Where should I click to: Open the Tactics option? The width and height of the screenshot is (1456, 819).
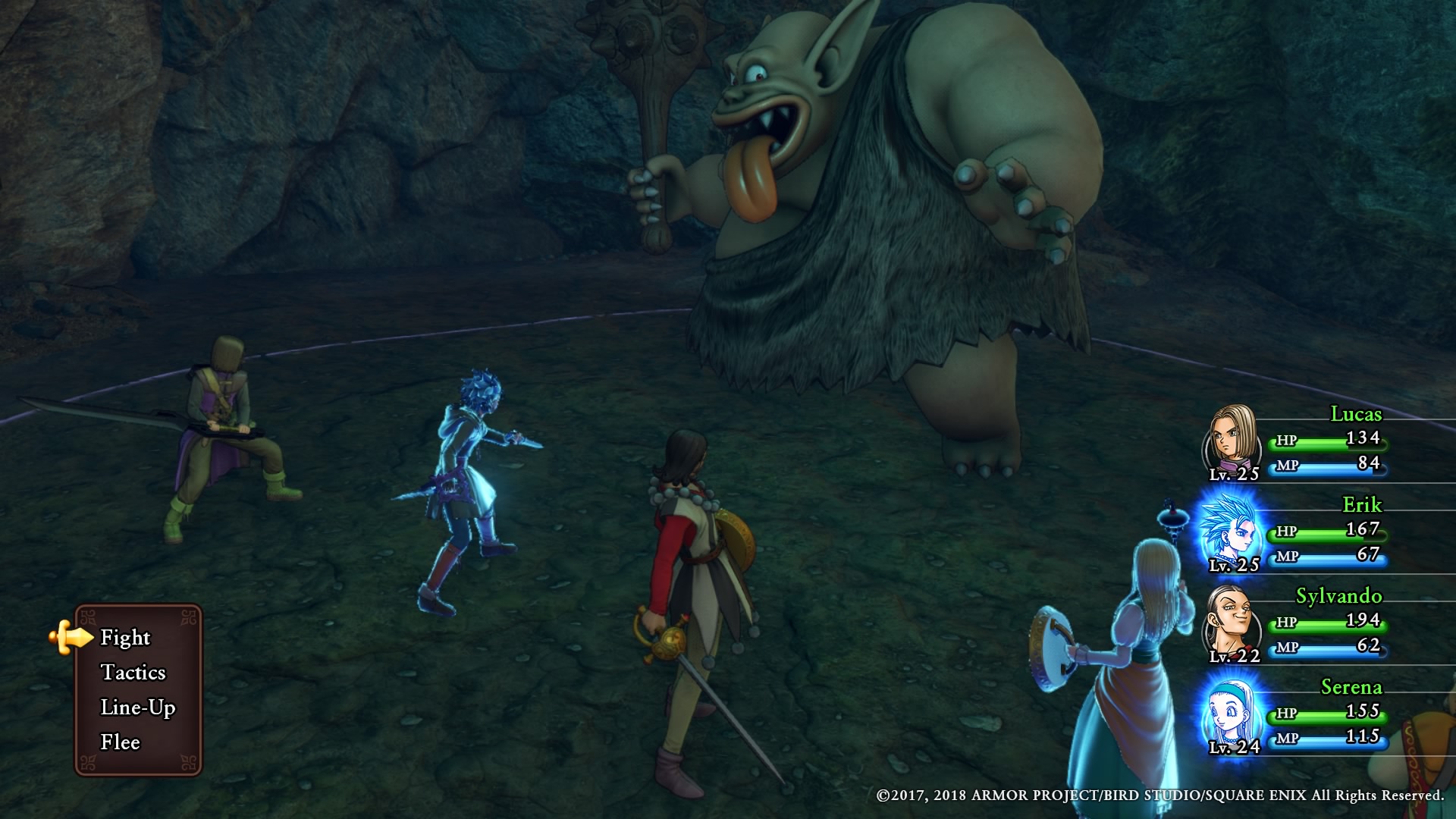pos(133,673)
